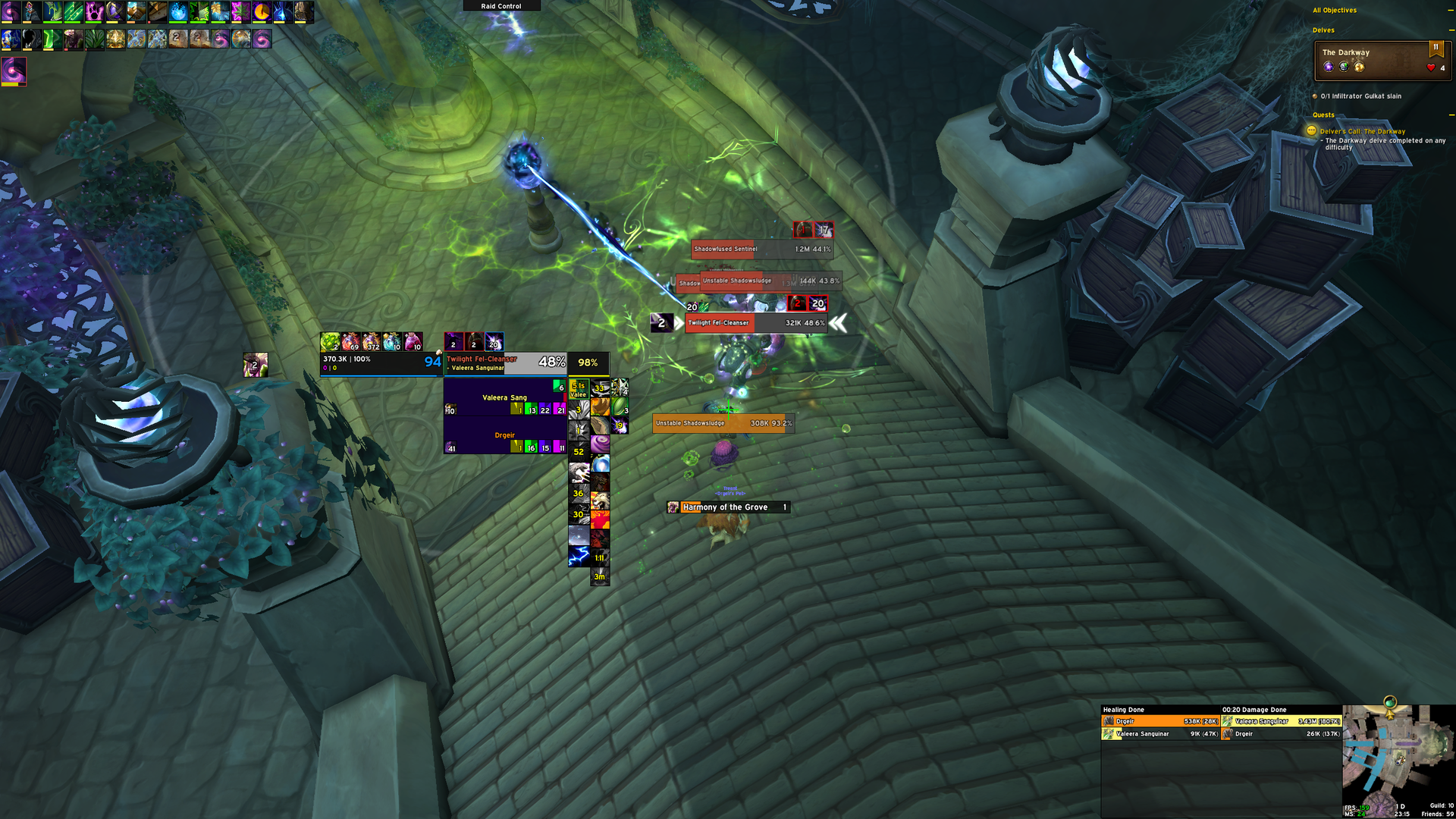Open the Delver's Call: The Darkway quest
This screenshot has height=819, width=1456.
point(1362,131)
